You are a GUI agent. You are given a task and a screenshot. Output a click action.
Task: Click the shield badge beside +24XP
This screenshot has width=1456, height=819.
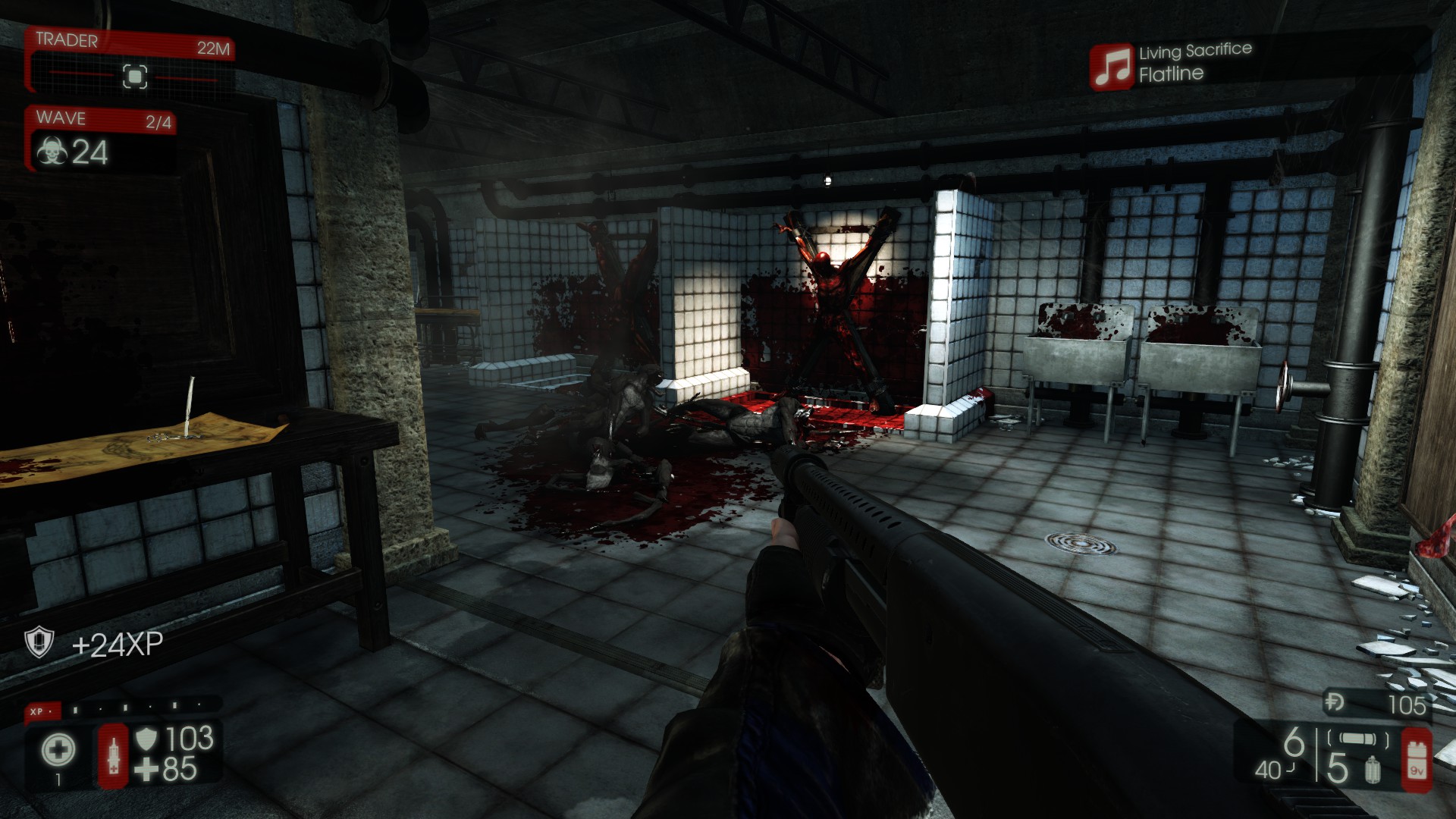click(x=38, y=643)
